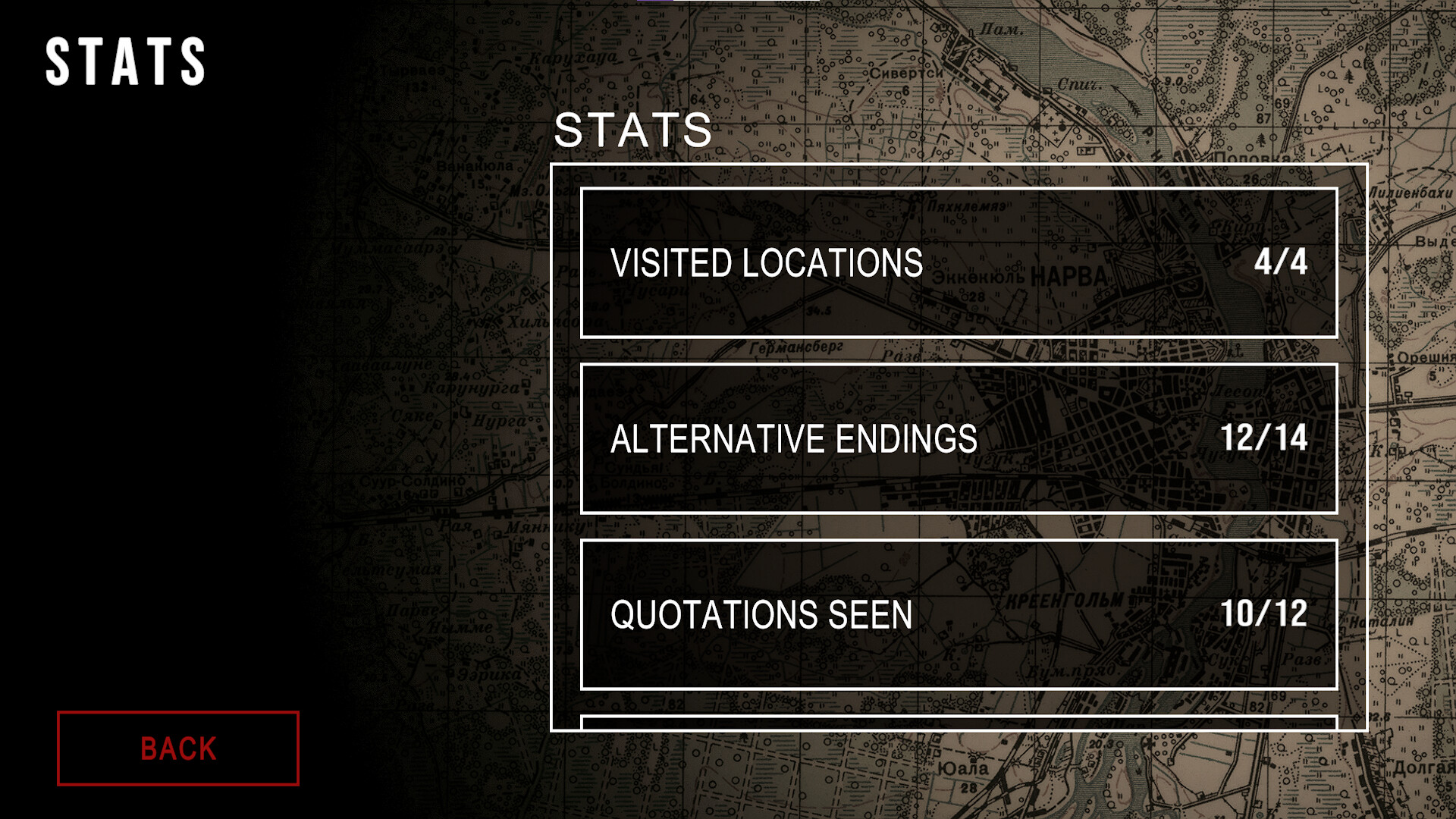Click the ALTERNATIVE ENDINGS text label
The image size is (1456, 819).
click(795, 438)
